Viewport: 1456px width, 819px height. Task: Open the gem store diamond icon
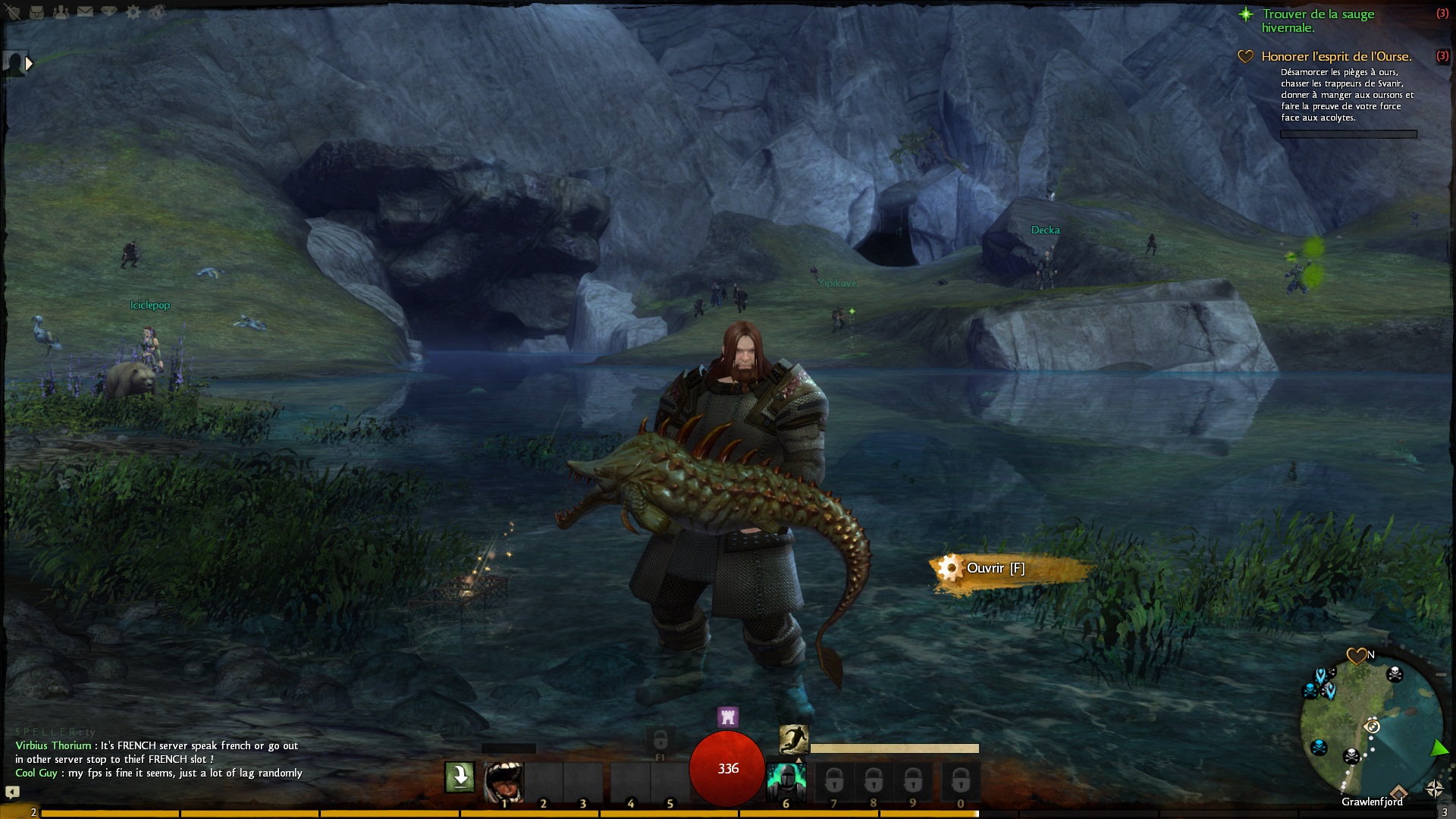(x=109, y=12)
